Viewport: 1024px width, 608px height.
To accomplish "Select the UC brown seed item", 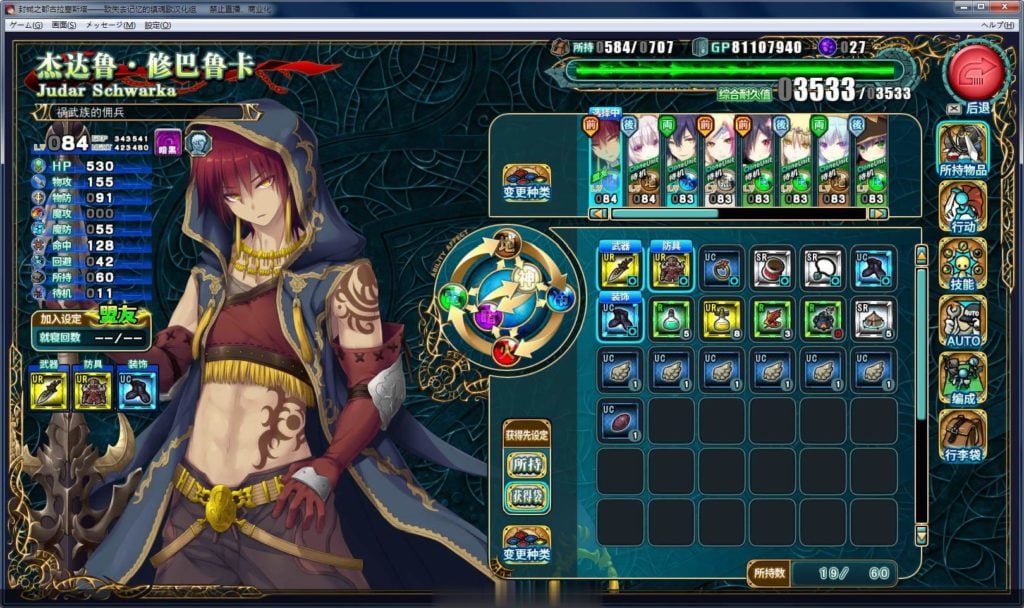I will click(621, 419).
